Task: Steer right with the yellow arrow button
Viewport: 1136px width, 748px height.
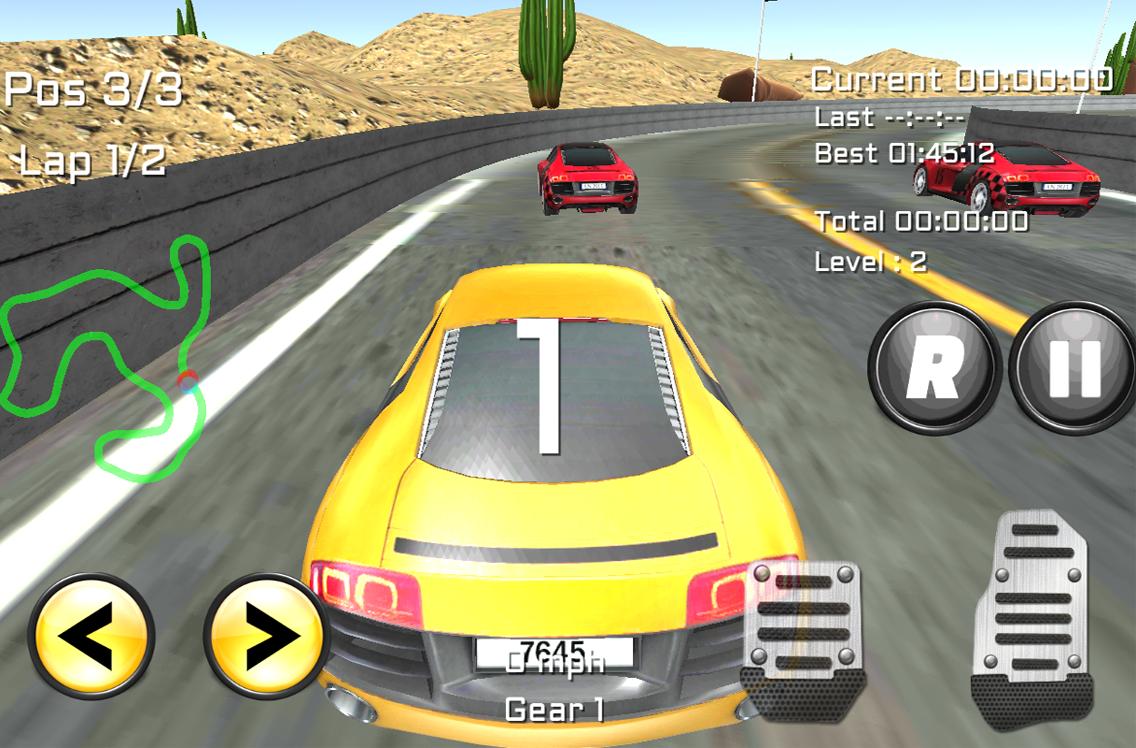Action: [268, 636]
